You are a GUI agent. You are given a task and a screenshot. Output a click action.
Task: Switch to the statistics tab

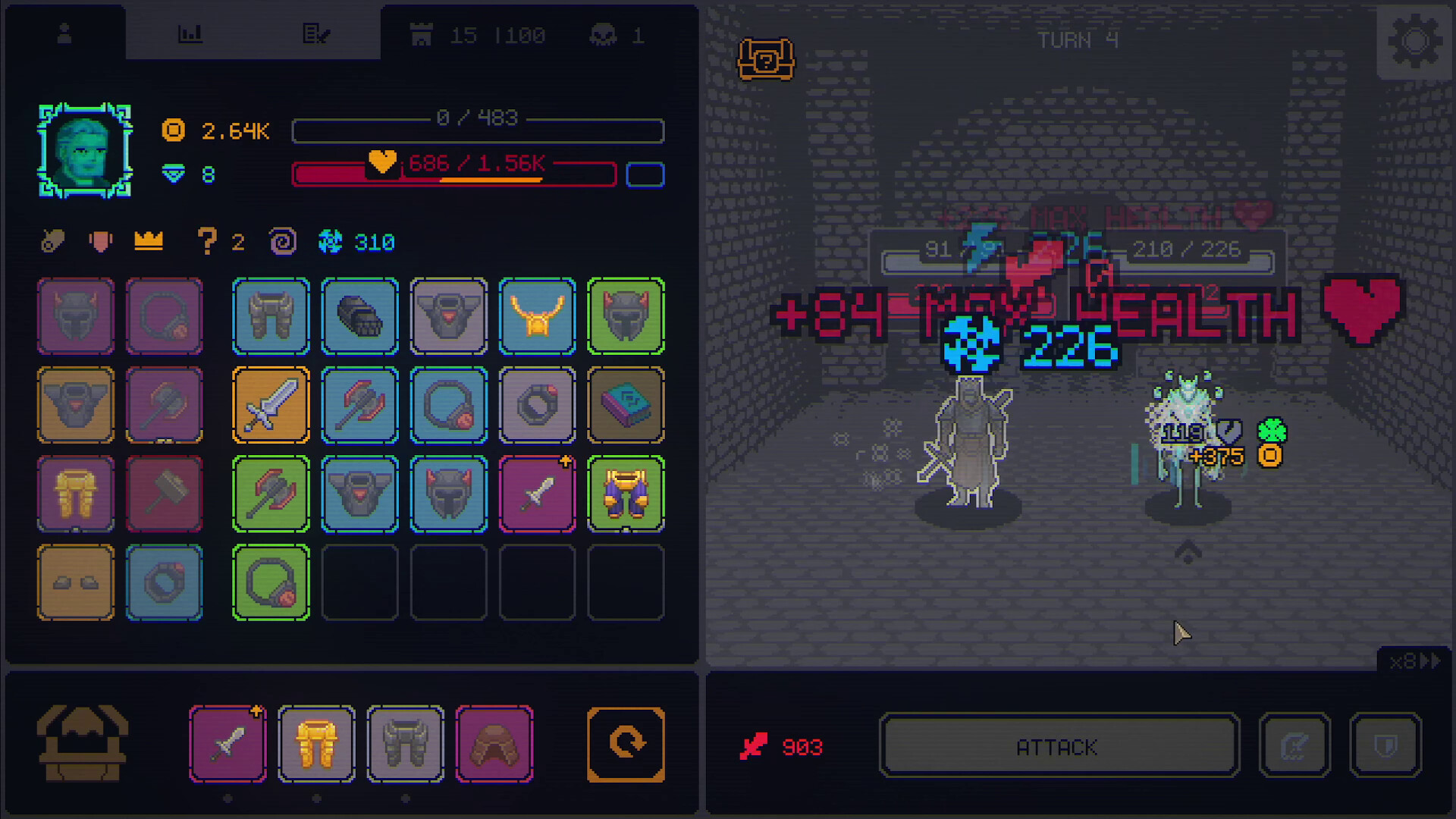[x=191, y=32]
